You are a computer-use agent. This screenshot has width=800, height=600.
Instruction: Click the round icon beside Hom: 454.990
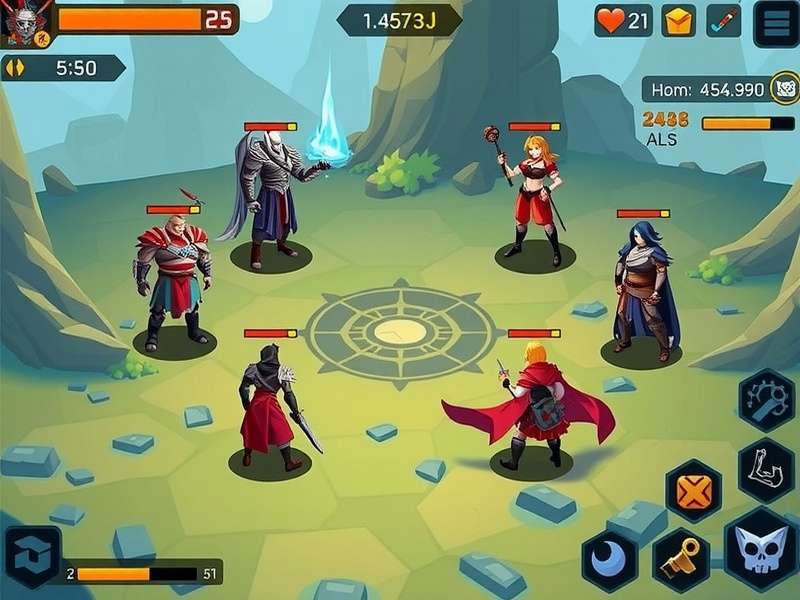click(783, 90)
